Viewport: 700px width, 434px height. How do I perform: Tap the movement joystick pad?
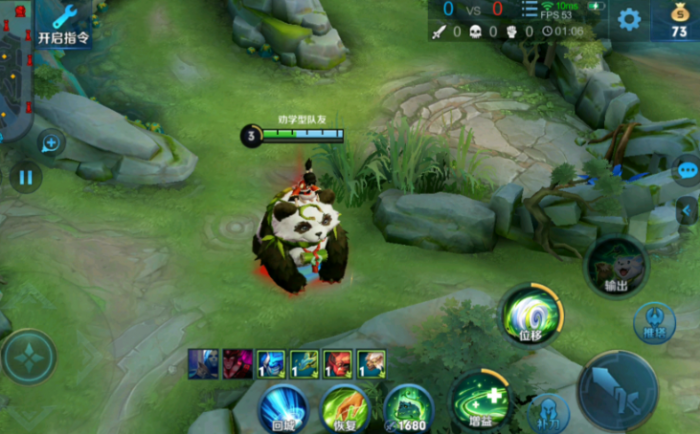[28, 357]
